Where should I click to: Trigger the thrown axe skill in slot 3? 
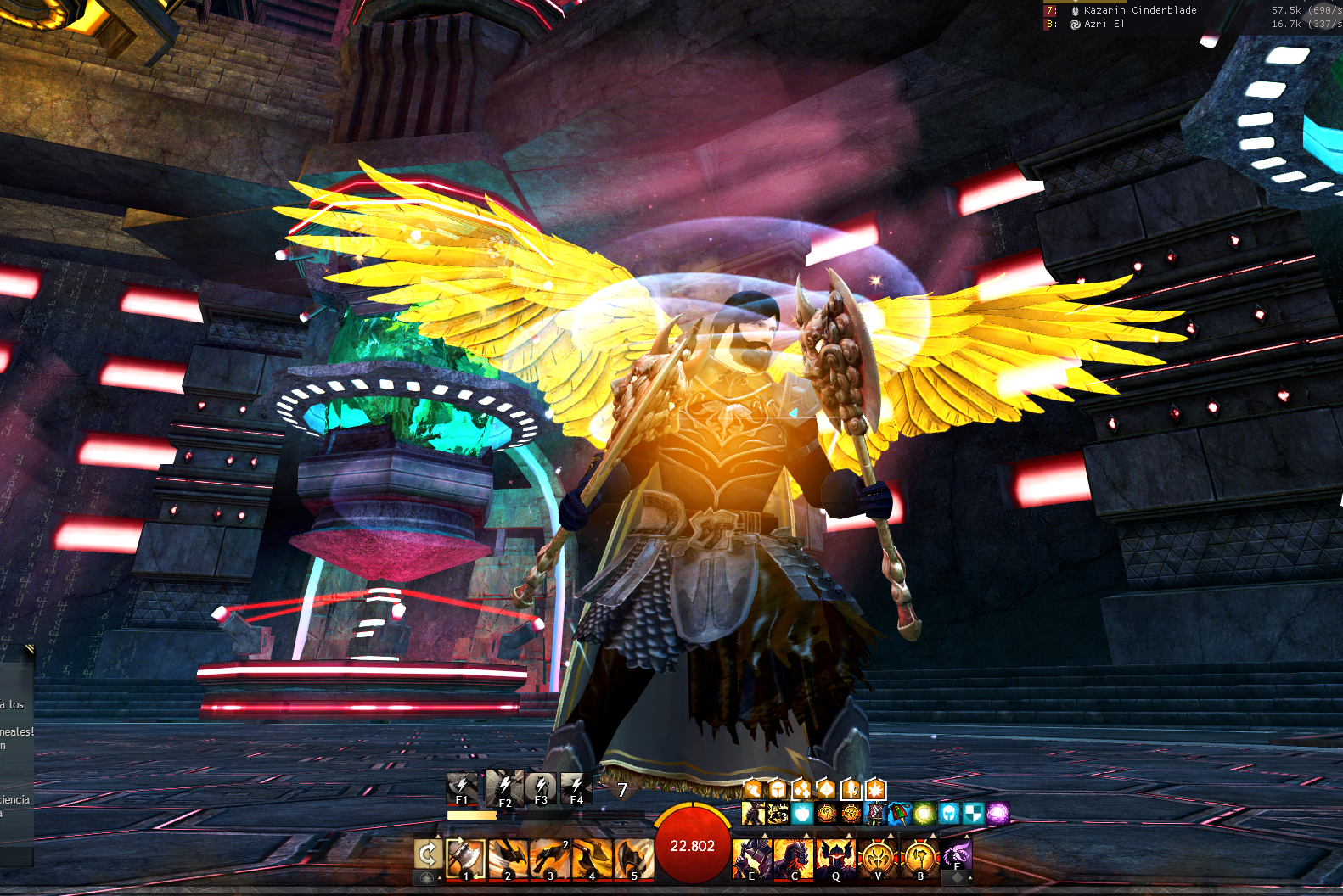coord(550,858)
